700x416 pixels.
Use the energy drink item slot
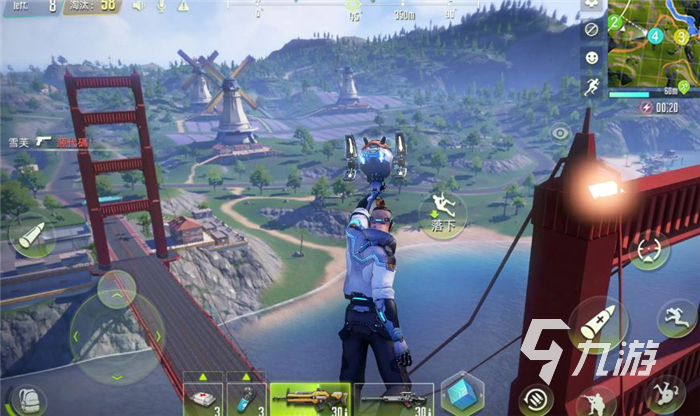tap(246, 396)
